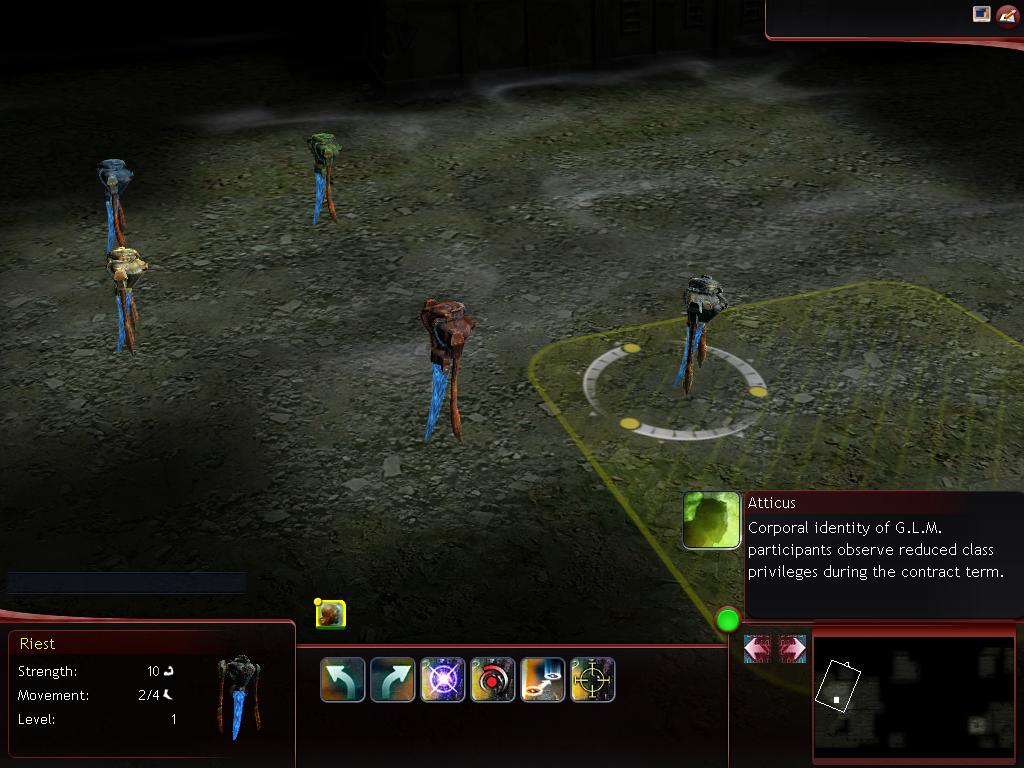Click the turn-left arrow ability icon
This screenshot has height=768, width=1024.
pos(342,680)
